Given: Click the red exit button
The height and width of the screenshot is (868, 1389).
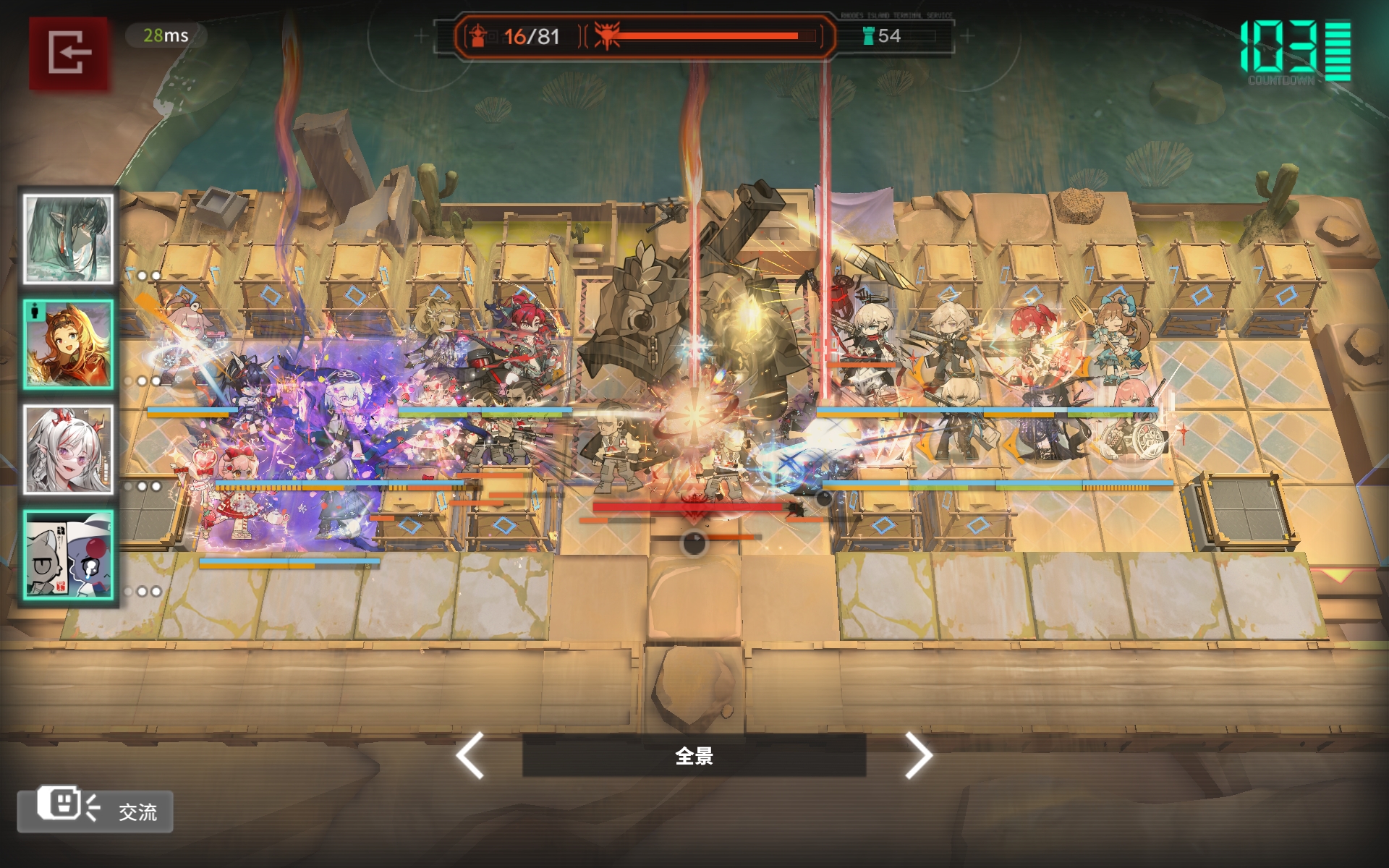Looking at the screenshot, I should click(x=69, y=53).
